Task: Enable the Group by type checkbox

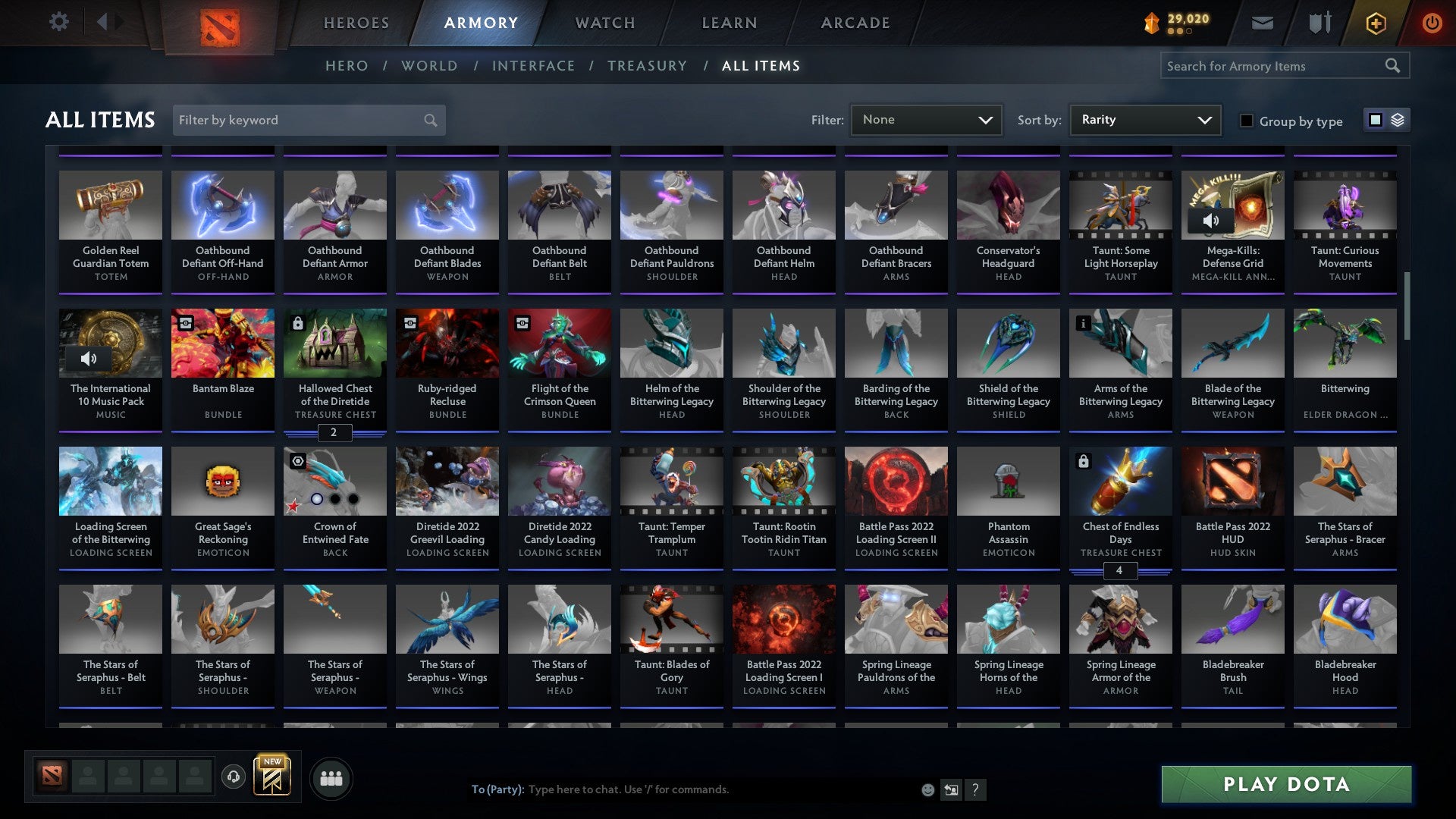Action: [x=1247, y=121]
